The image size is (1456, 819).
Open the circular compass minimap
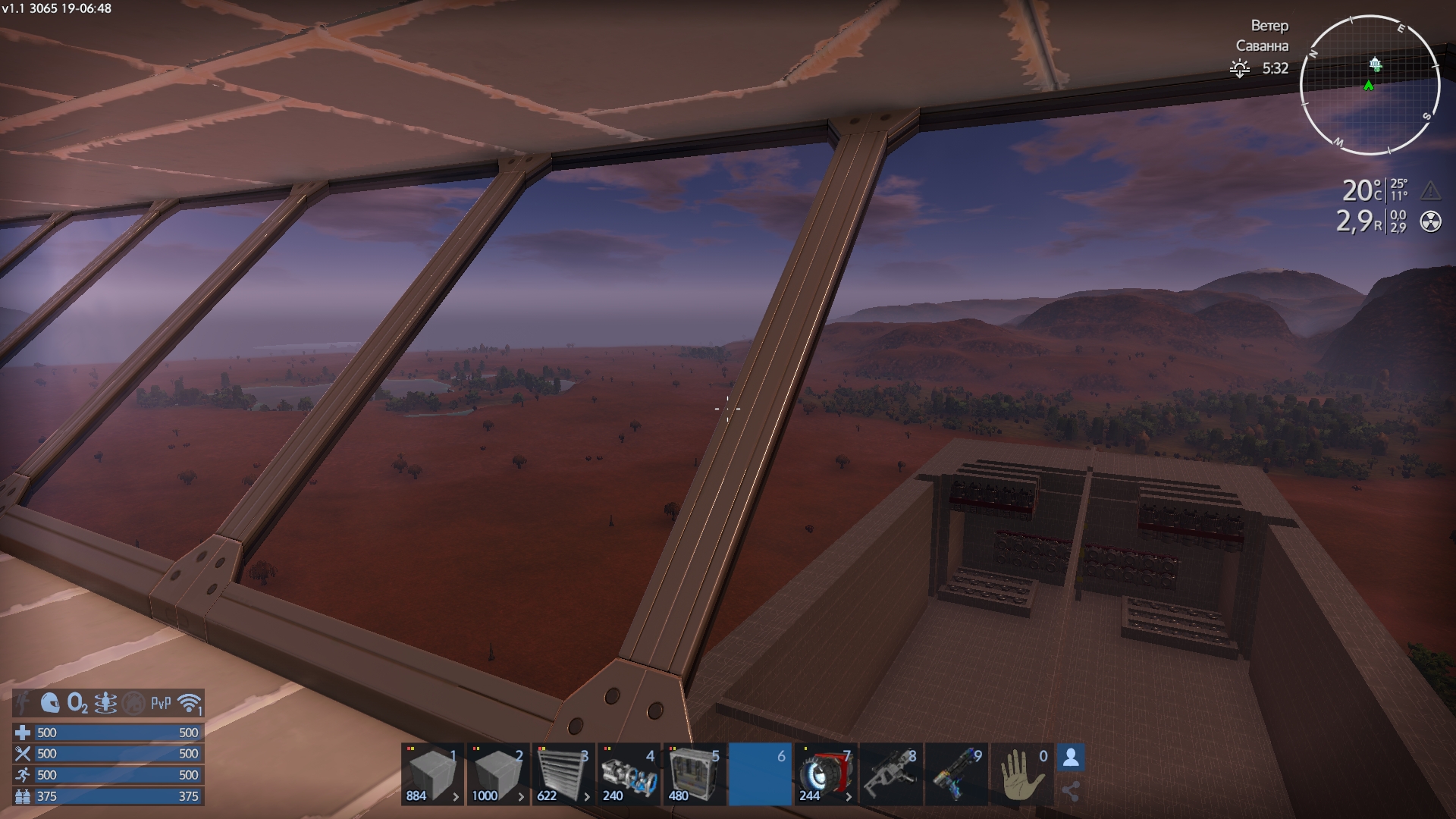pyautogui.click(x=1370, y=85)
